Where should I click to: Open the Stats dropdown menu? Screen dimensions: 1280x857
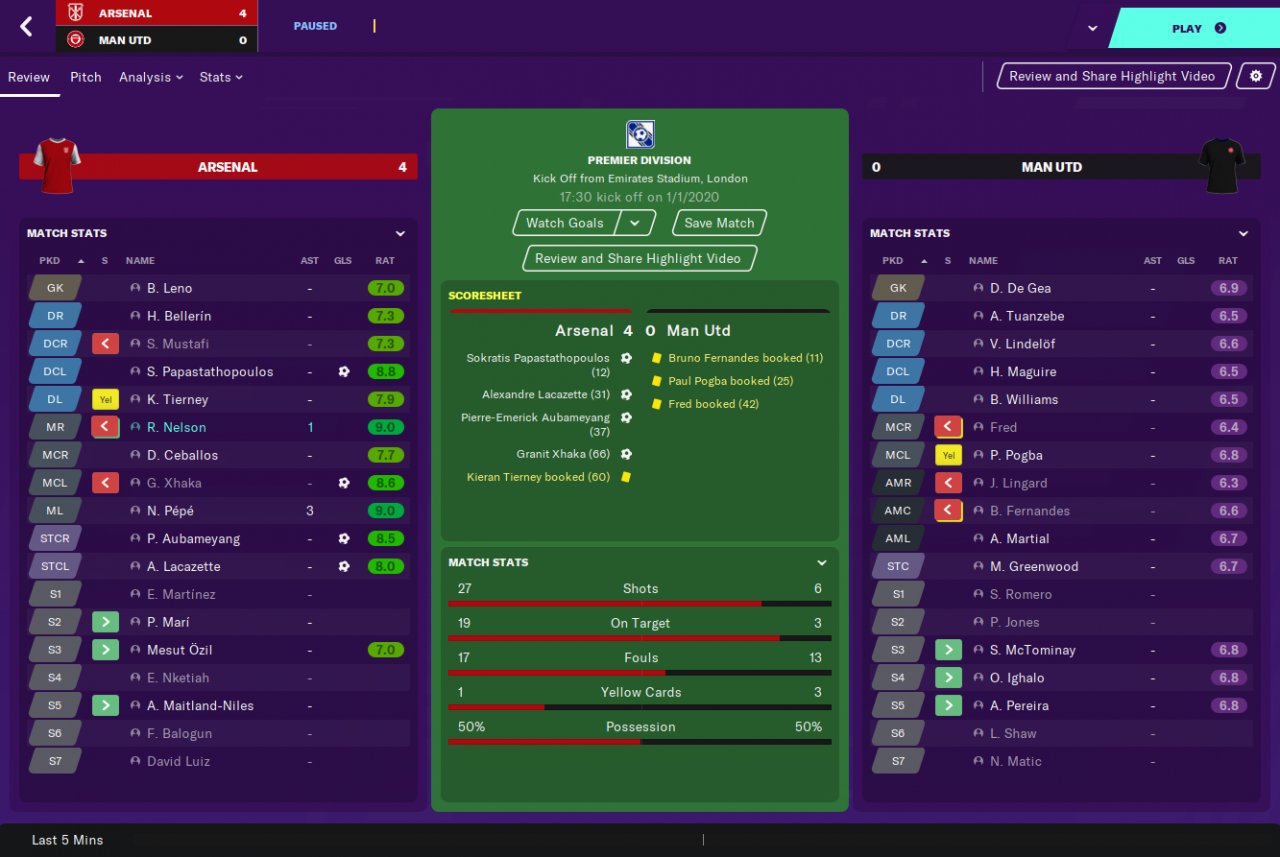click(x=220, y=77)
